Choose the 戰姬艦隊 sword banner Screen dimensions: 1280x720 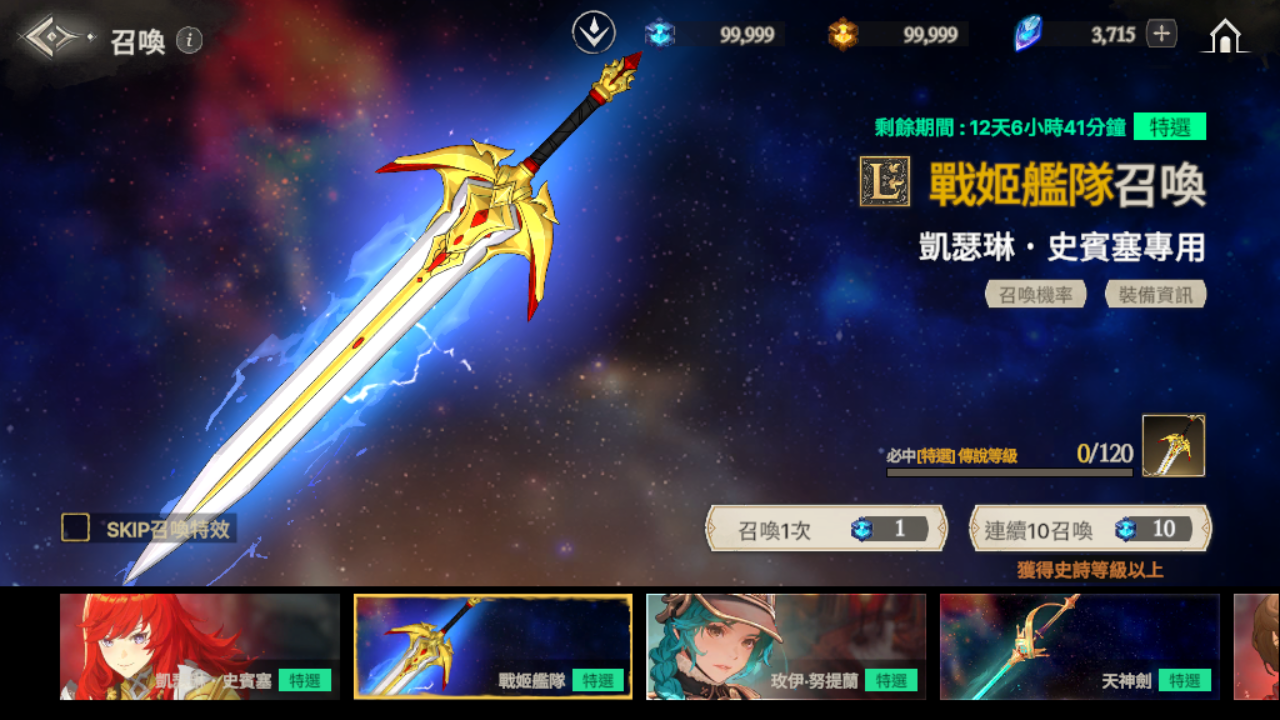point(493,646)
